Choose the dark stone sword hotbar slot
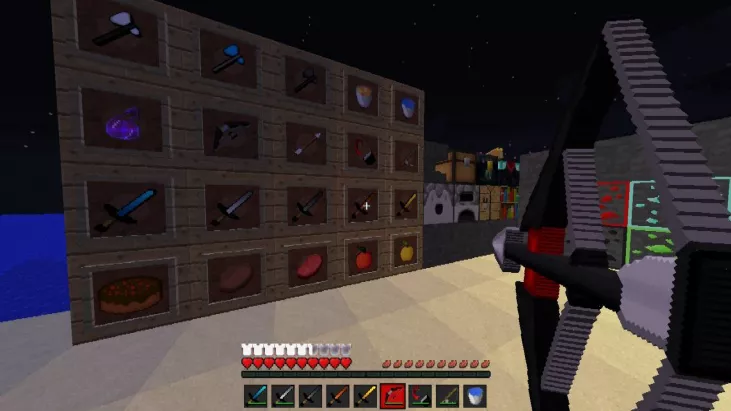Screen dimensions: 731x411 (310, 396)
